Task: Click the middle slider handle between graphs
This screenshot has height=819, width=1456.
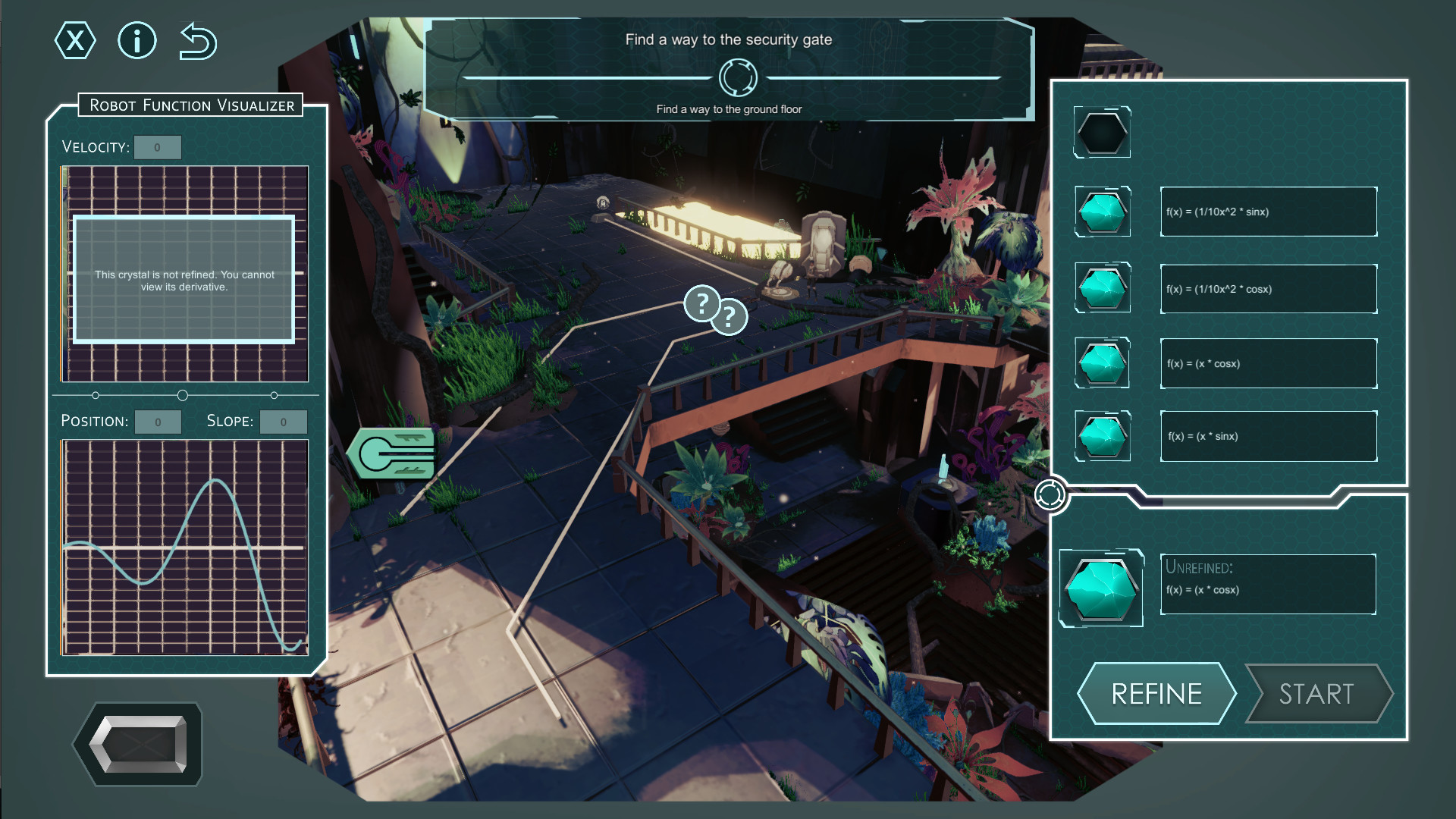Action: [x=183, y=395]
